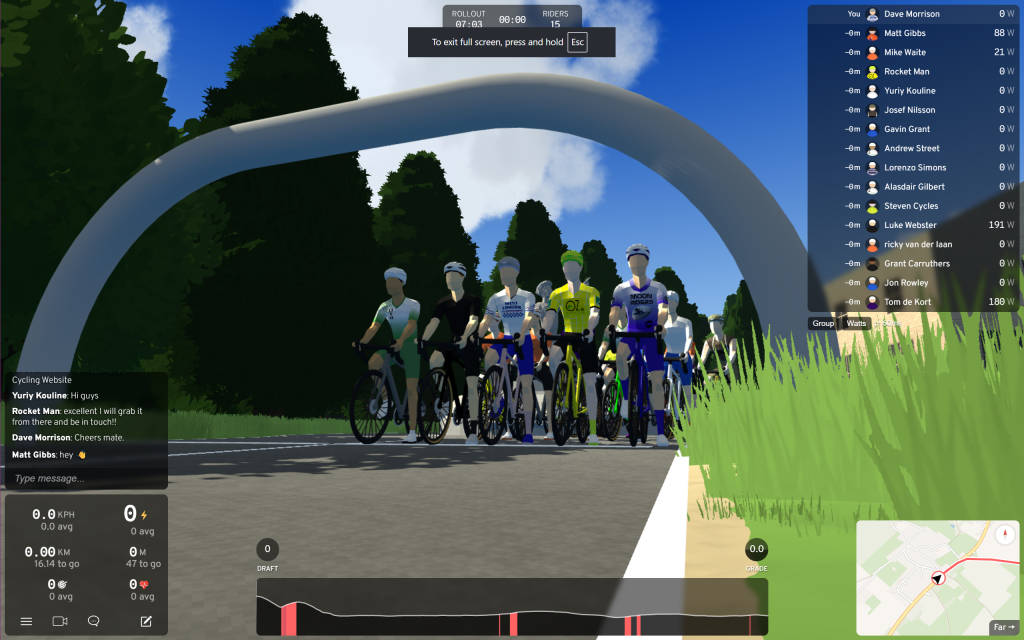1024x640 pixels.
Task: Click Mike Waite's row in the rider list
Action: click(913, 52)
